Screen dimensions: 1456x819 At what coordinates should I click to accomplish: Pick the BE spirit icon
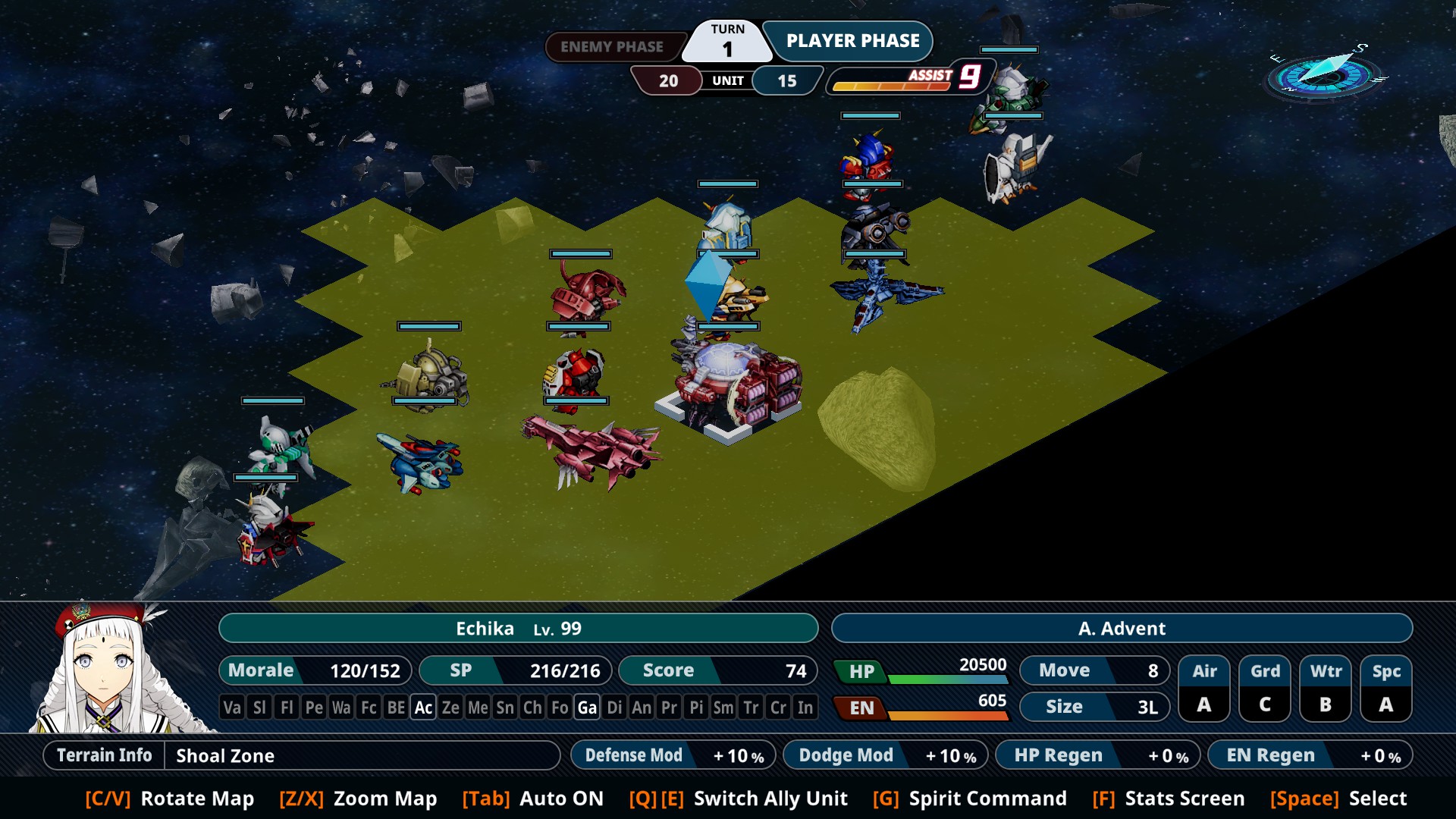(x=396, y=708)
